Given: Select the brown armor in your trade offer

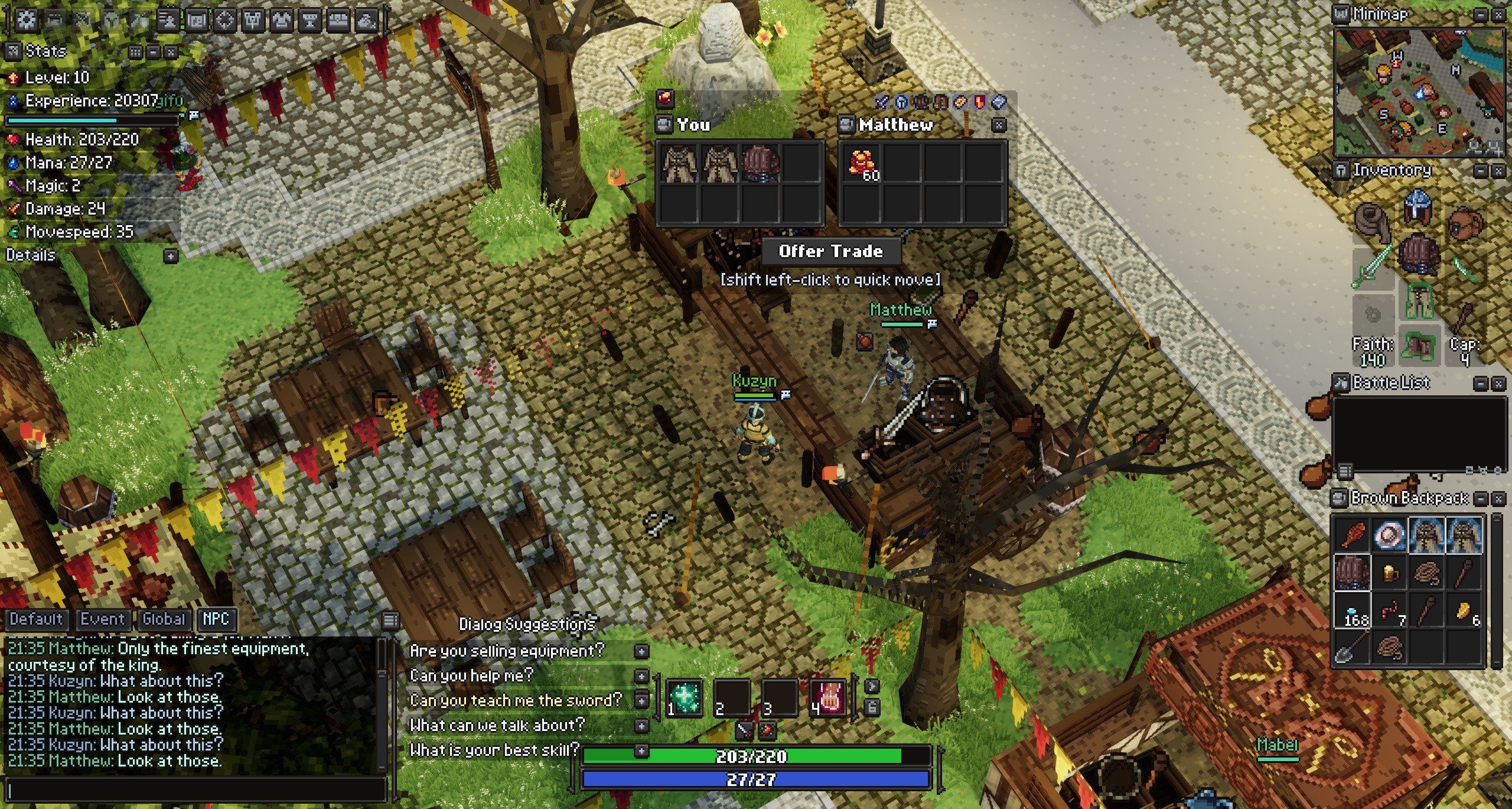Looking at the screenshot, I should point(760,163).
